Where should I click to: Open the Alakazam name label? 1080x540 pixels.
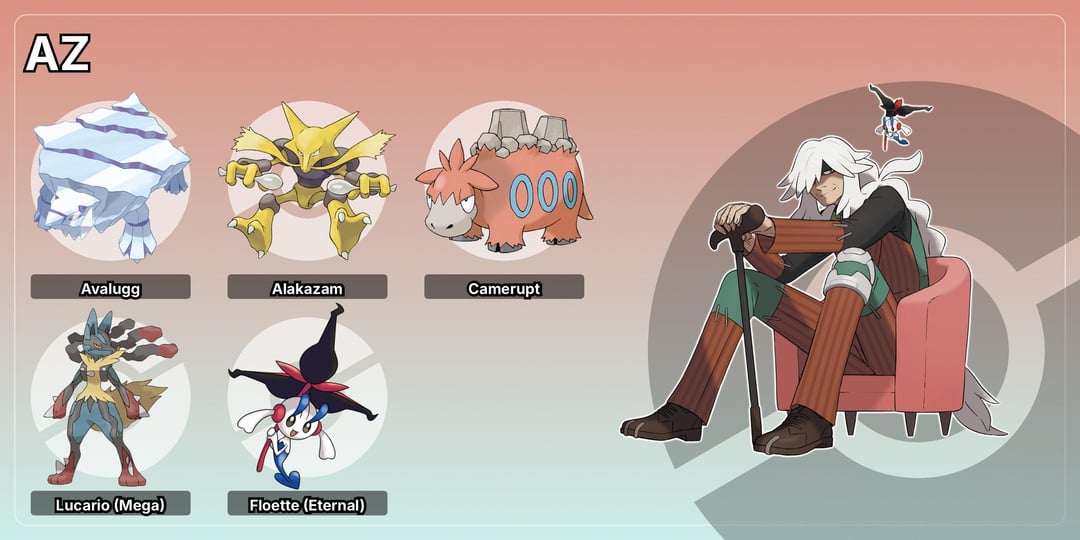[307, 288]
